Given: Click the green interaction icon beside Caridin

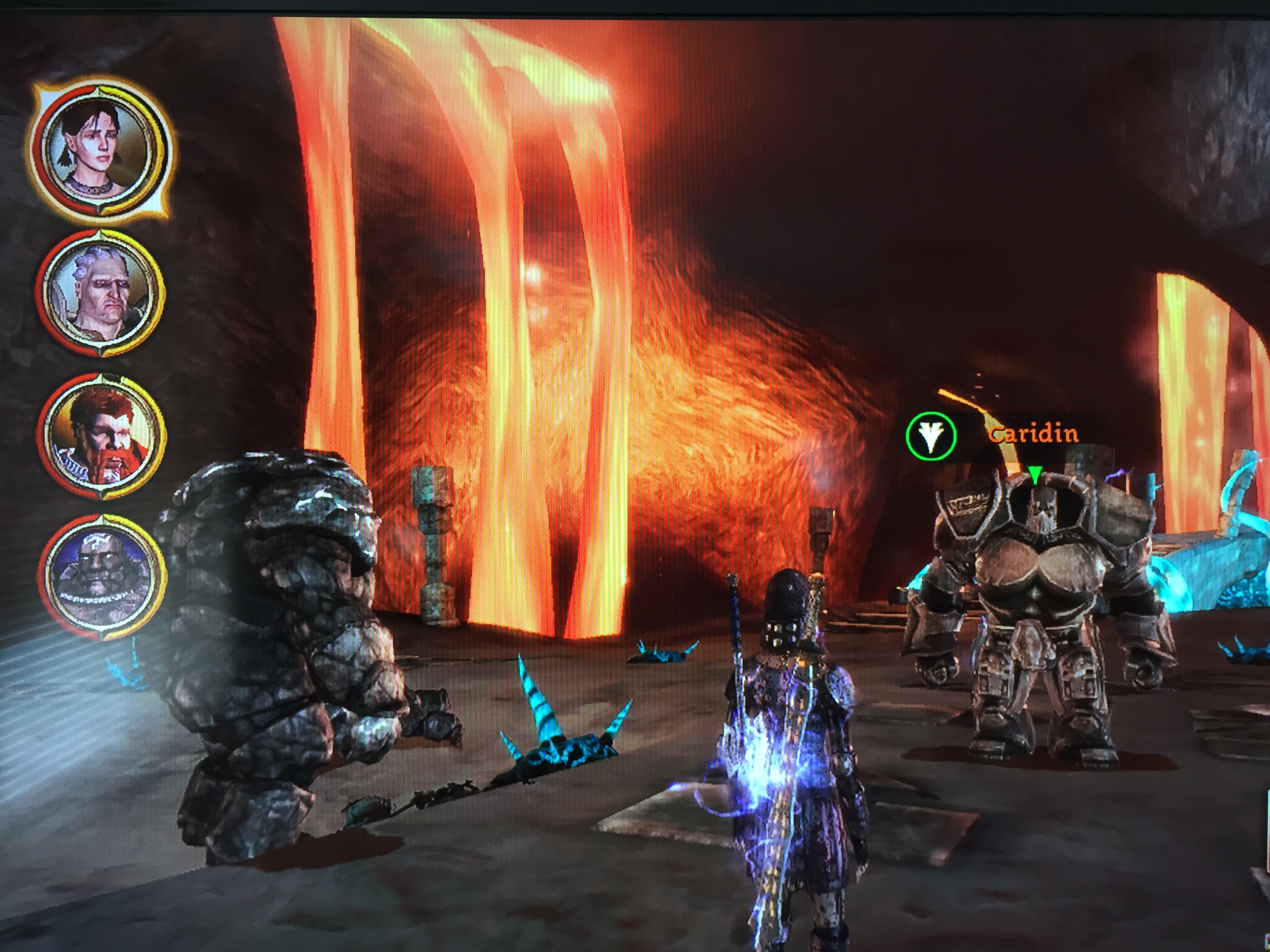Looking at the screenshot, I should (931, 436).
